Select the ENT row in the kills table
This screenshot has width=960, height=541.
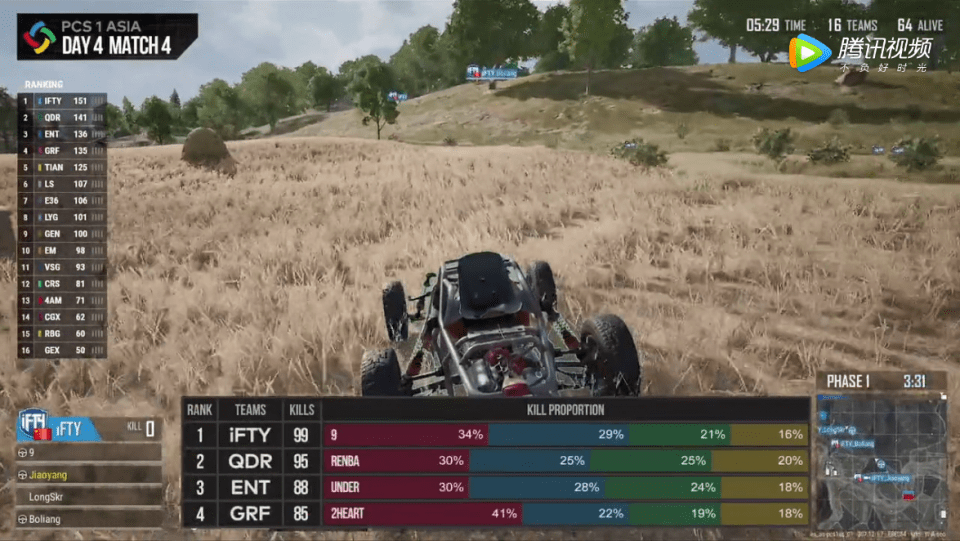click(495, 487)
